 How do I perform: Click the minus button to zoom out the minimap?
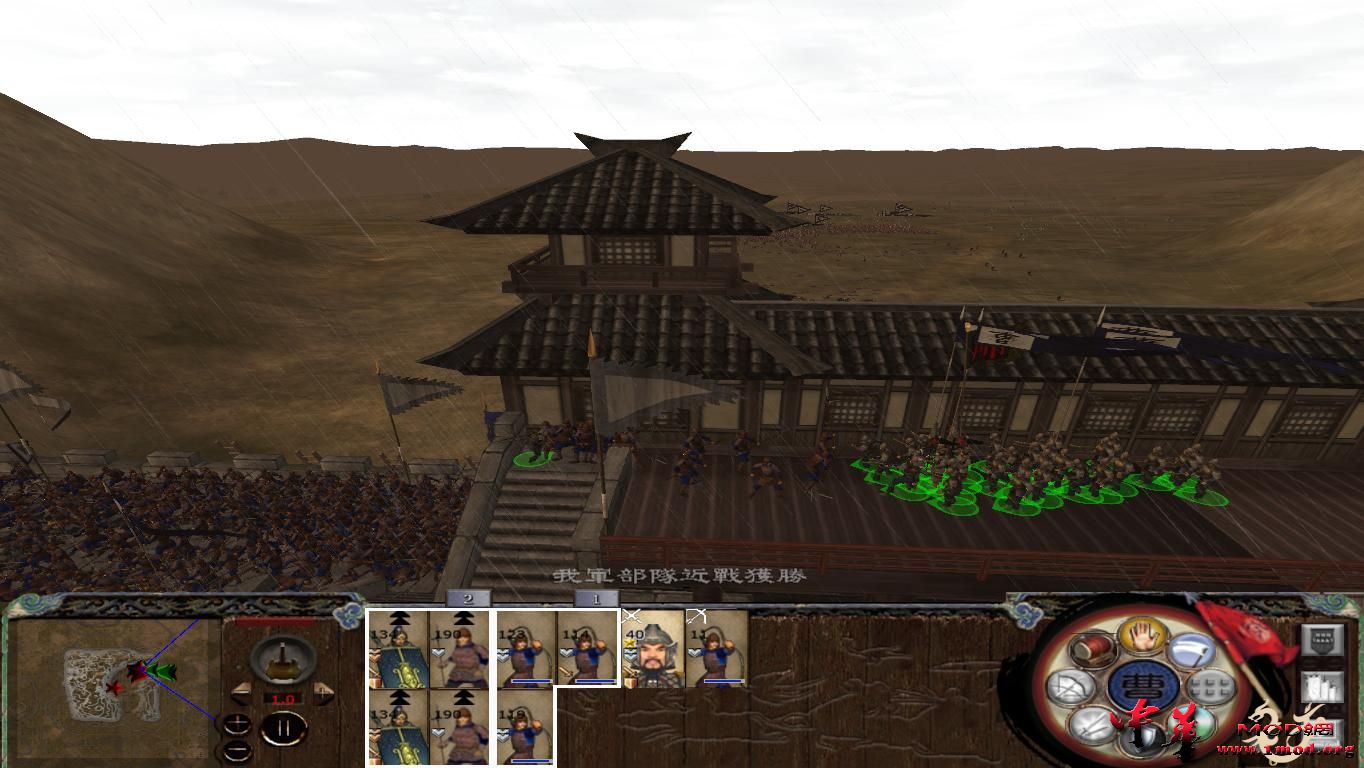(x=237, y=751)
